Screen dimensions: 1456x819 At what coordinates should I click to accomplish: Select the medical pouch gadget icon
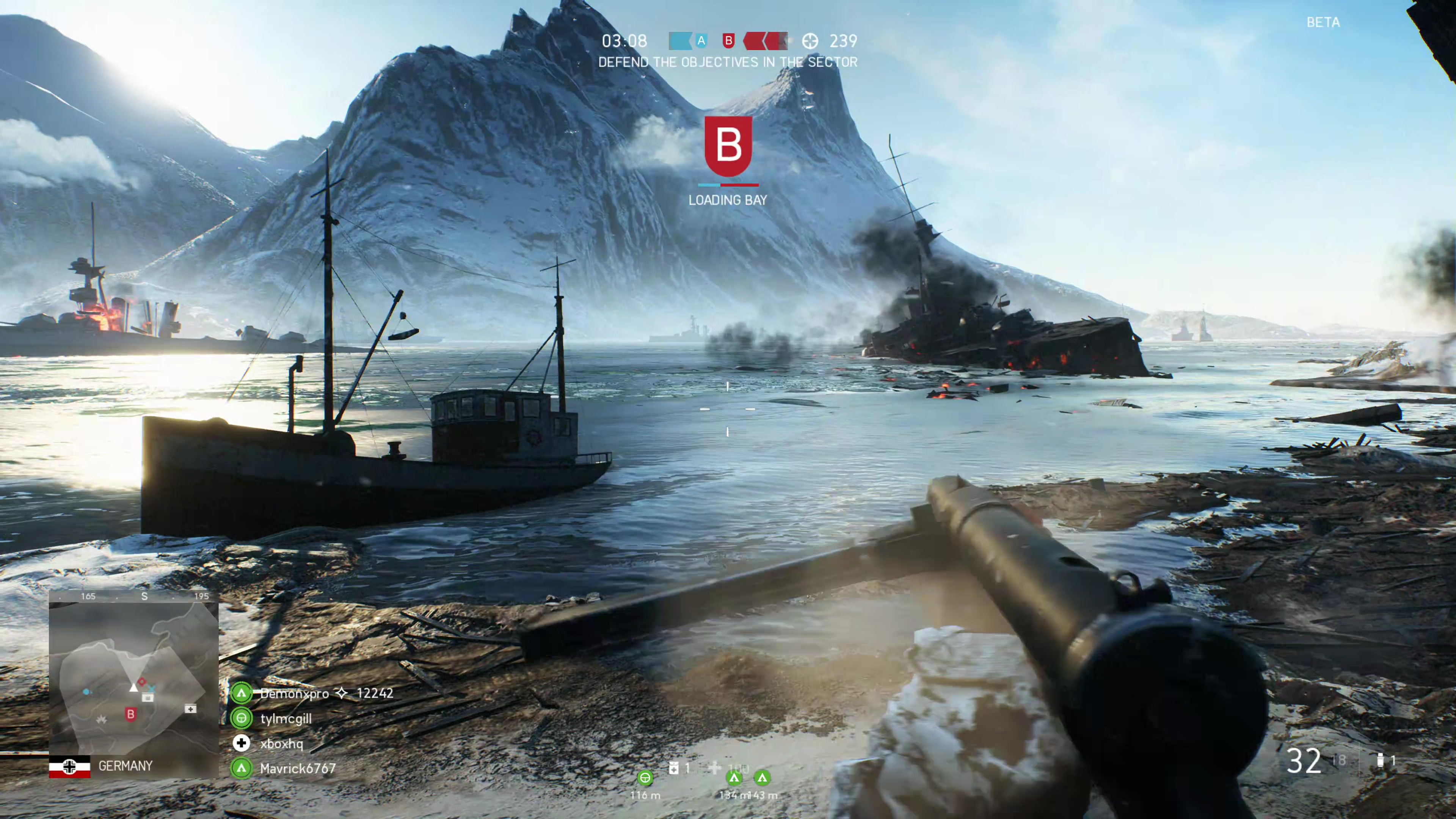673,767
